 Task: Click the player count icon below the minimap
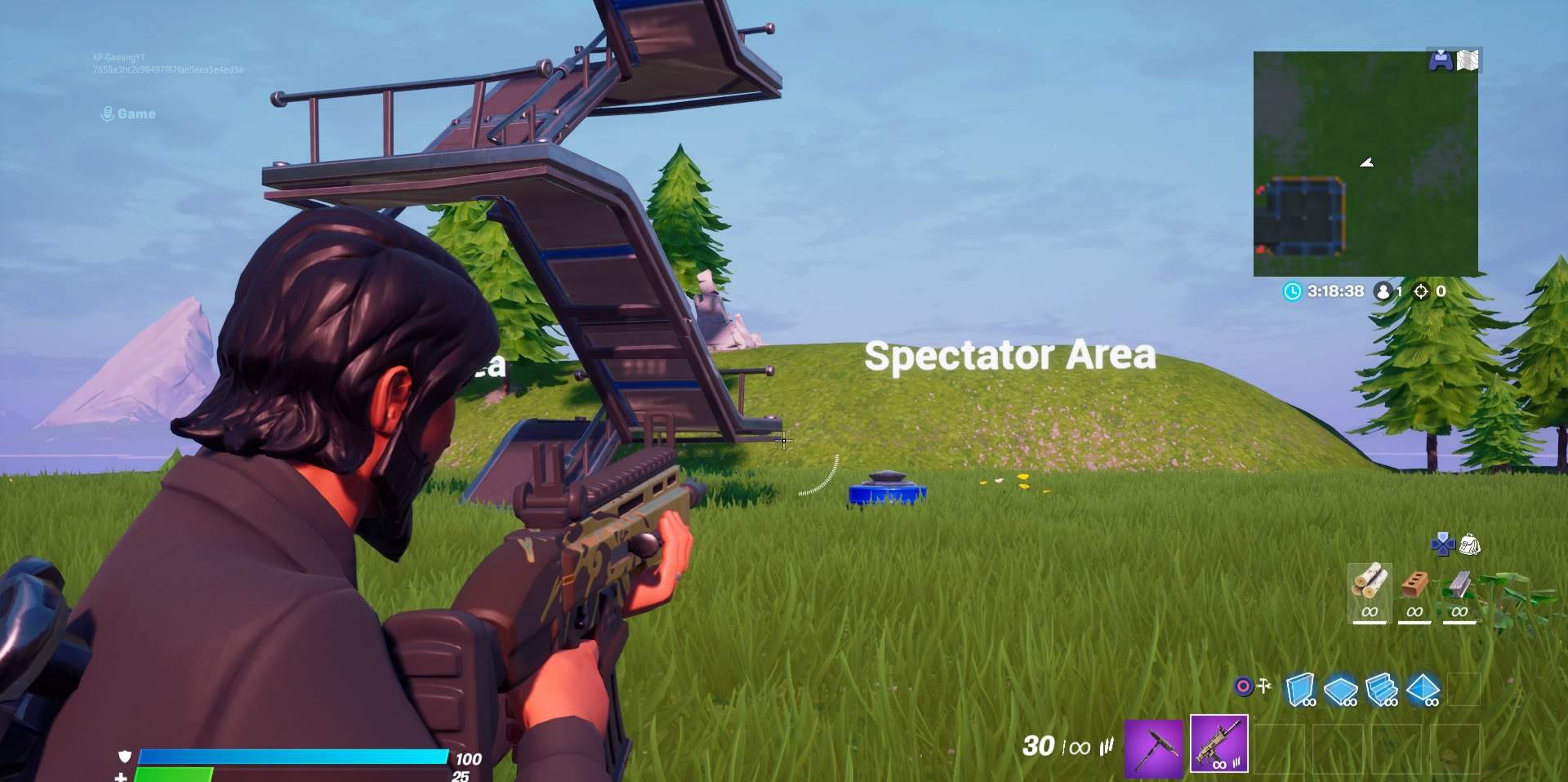tap(1384, 291)
